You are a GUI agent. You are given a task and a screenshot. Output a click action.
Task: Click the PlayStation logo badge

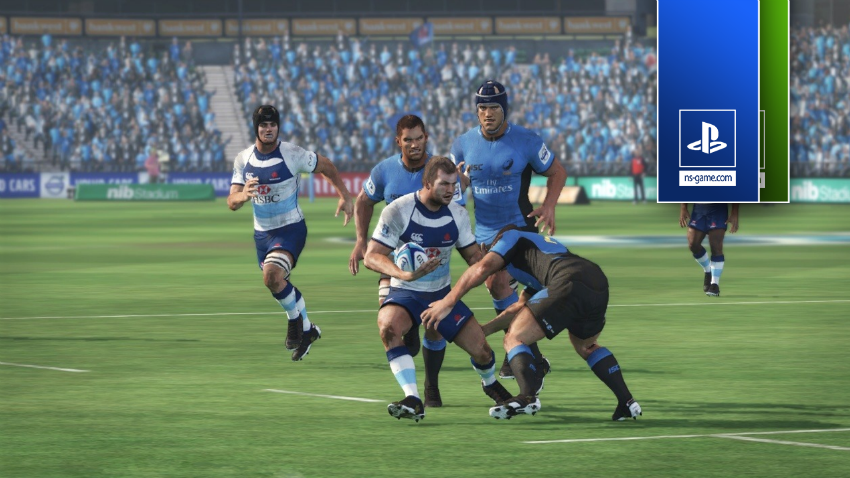[x=707, y=138]
